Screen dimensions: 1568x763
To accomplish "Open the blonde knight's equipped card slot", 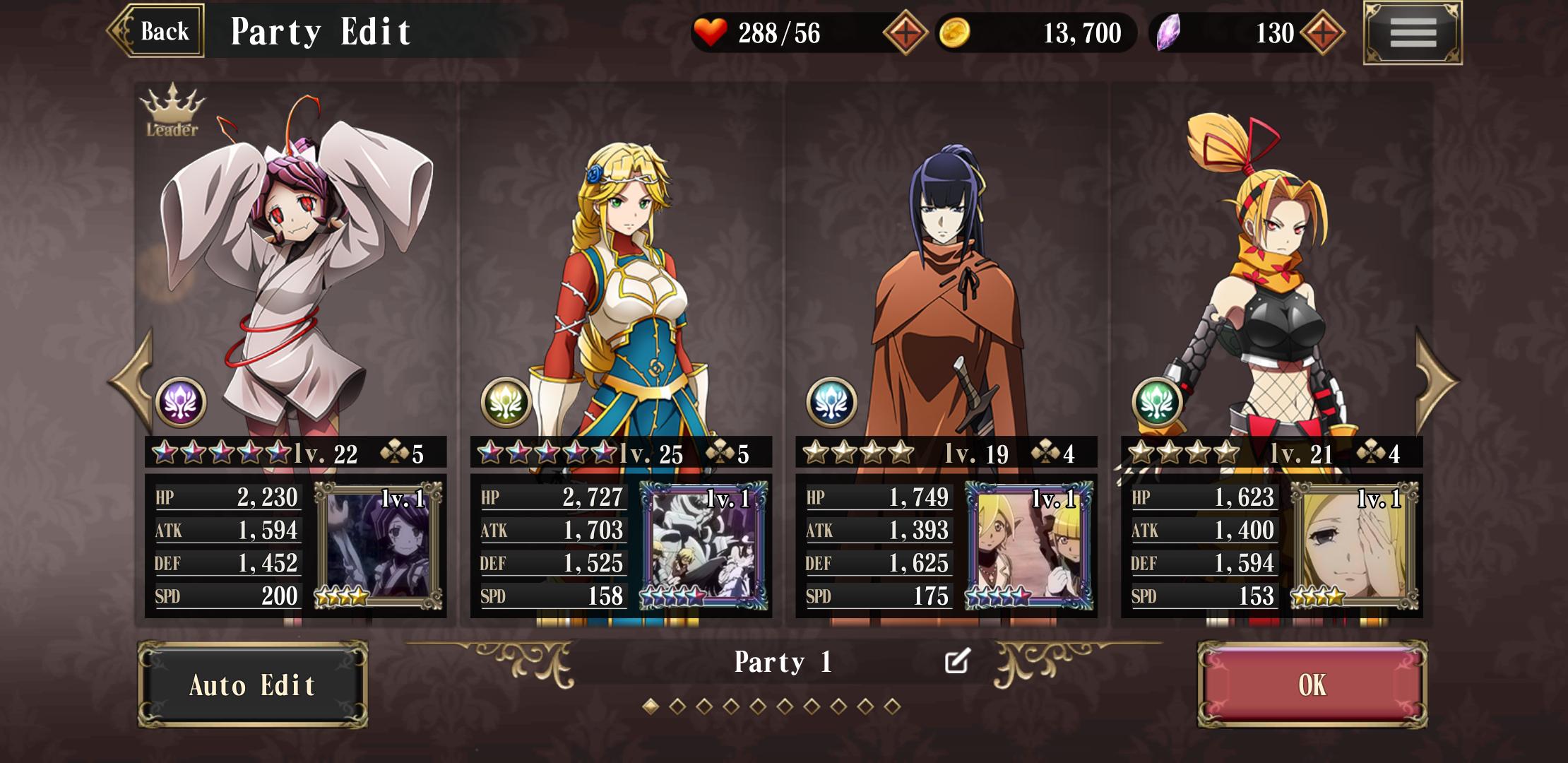I will pyautogui.click(x=703, y=545).
